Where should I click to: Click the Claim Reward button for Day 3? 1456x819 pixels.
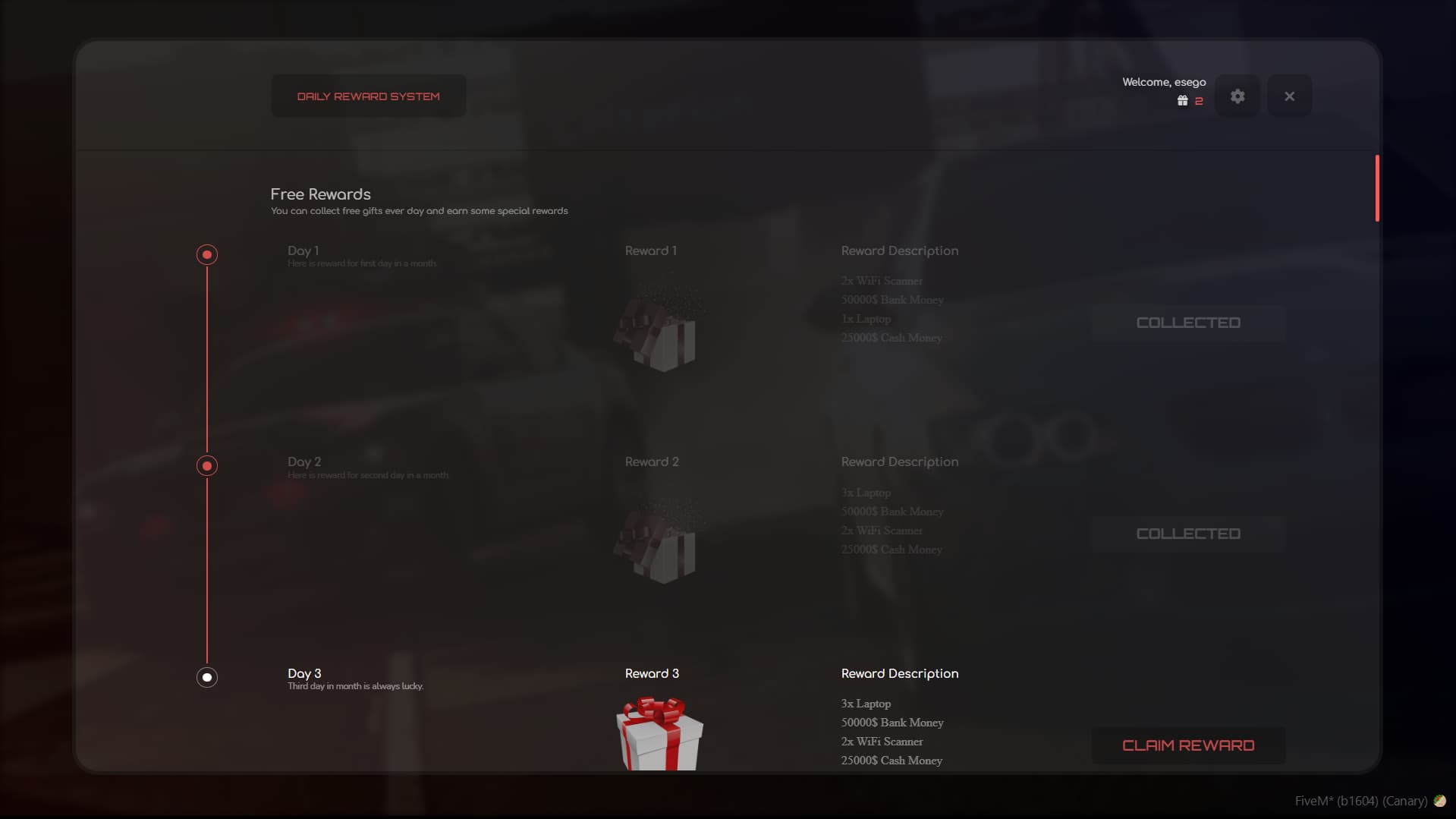(1187, 745)
